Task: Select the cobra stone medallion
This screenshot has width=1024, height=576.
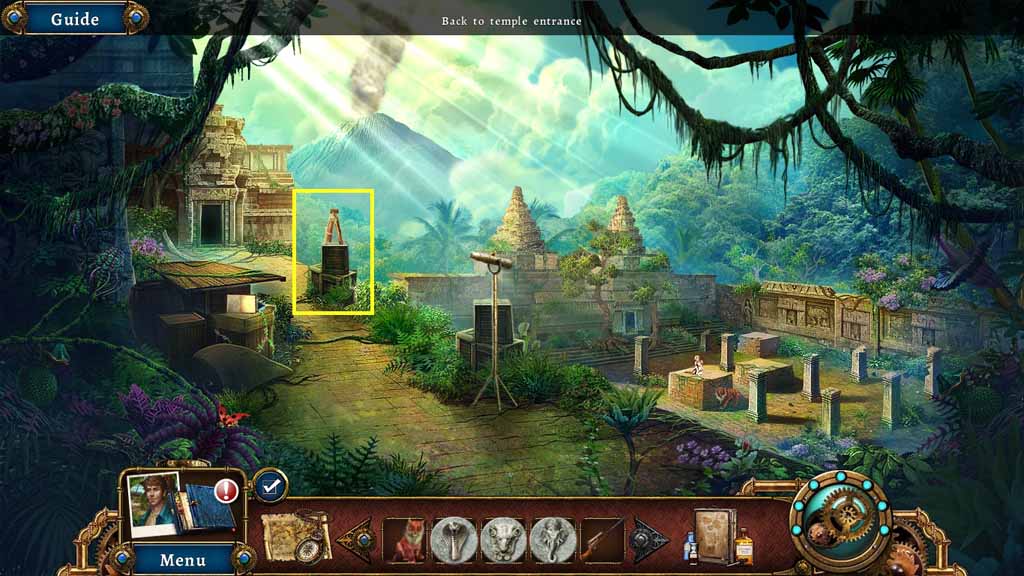Action: coord(455,540)
